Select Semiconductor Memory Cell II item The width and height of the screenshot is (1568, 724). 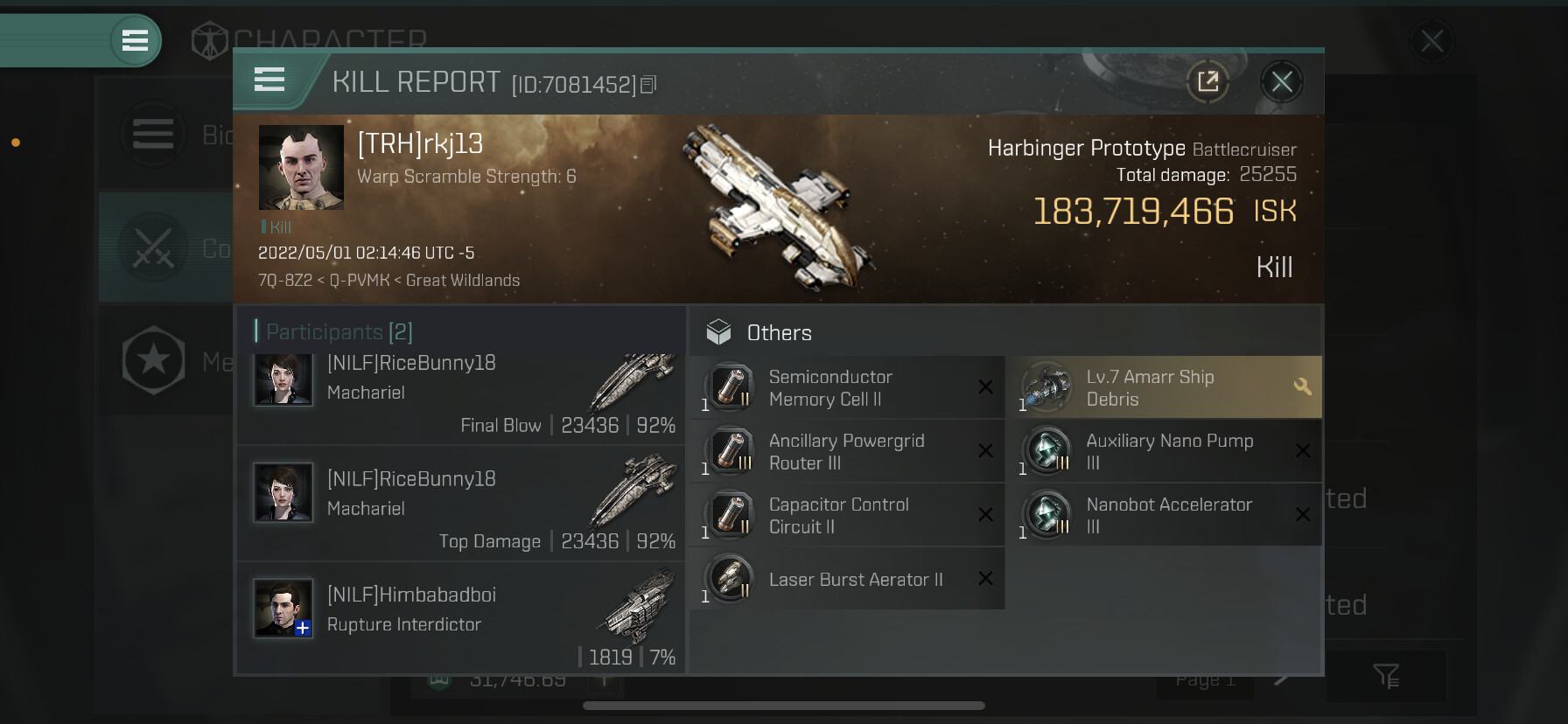pos(847,387)
